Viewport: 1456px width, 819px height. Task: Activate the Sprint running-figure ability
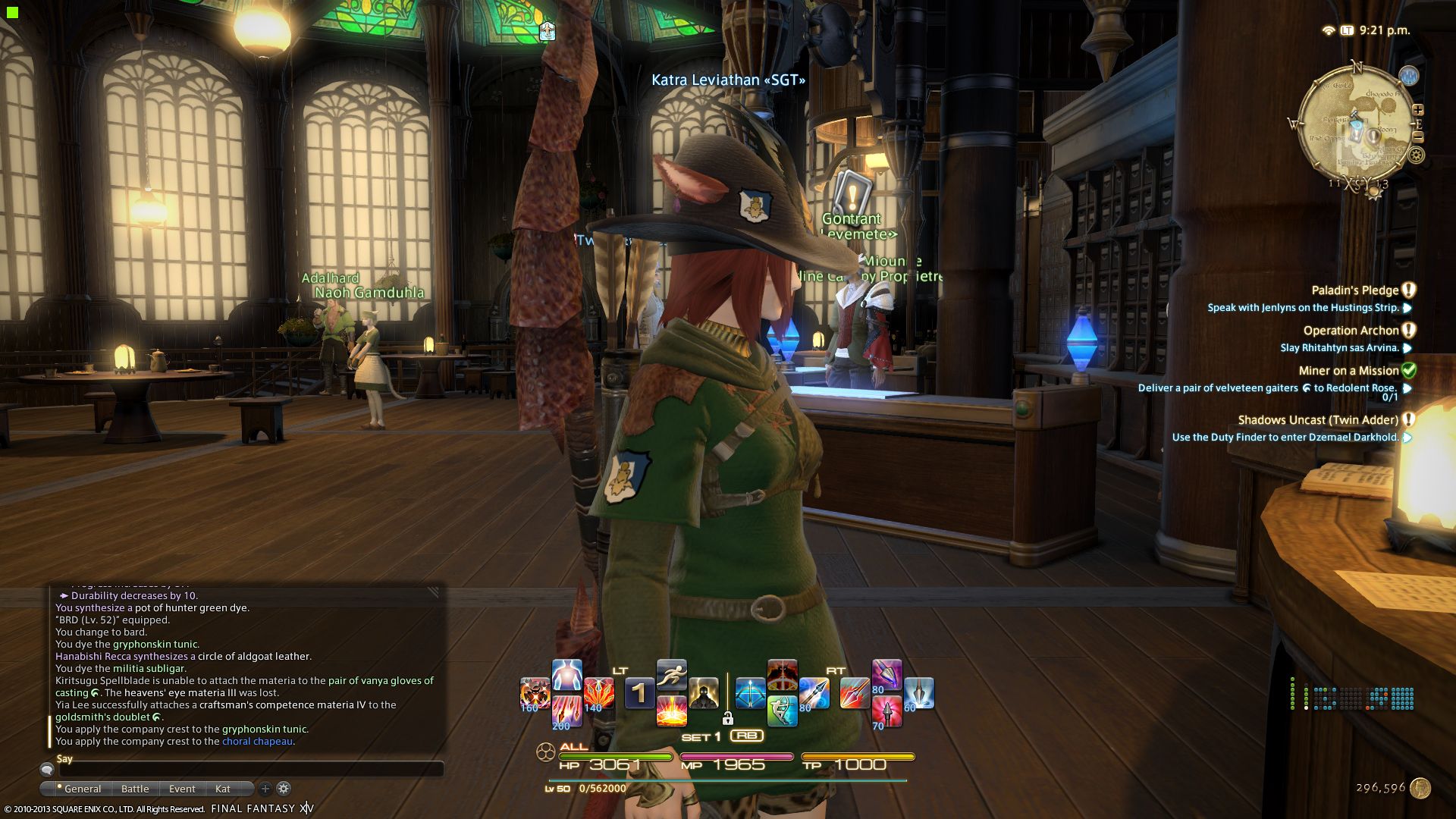pos(671,675)
